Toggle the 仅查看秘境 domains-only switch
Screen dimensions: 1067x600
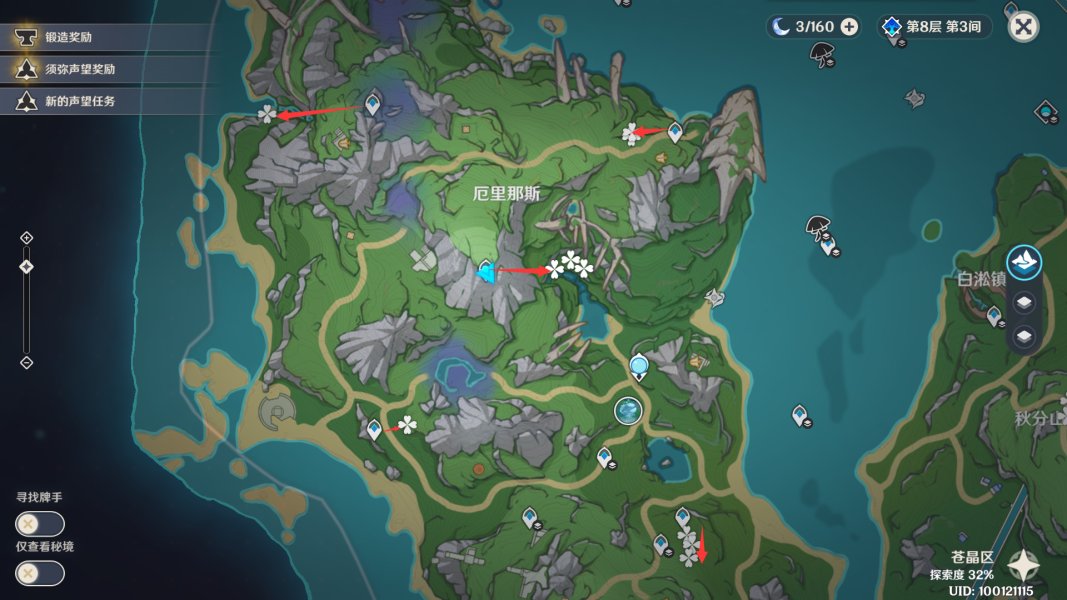click(40, 573)
